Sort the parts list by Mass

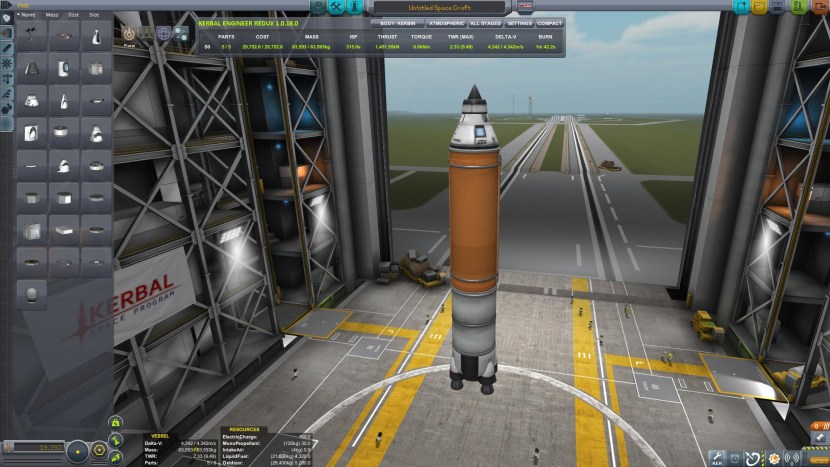point(52,15)
